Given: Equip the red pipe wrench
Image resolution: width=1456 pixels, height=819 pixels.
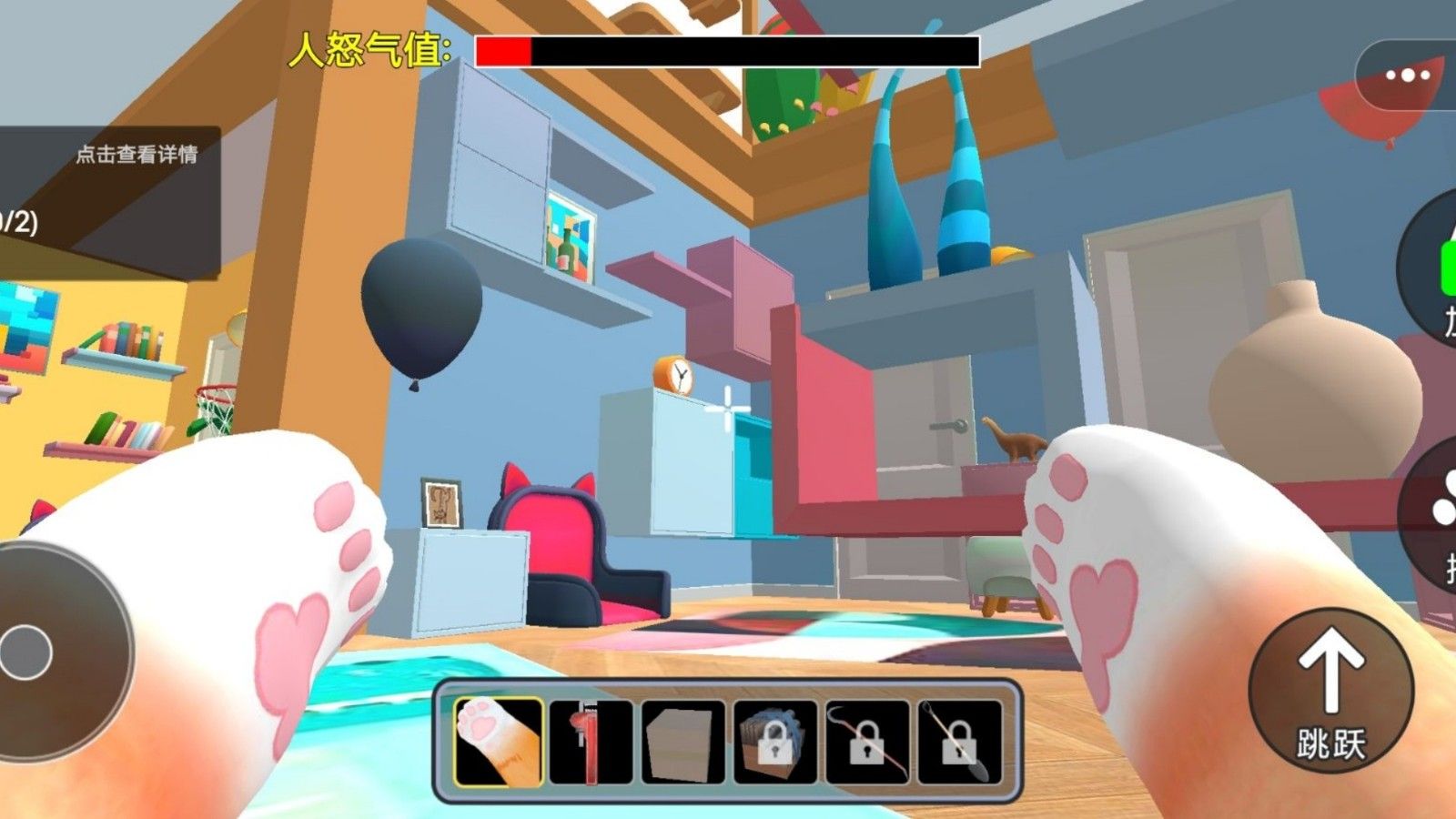Looking at the screenshot, I should (x=591, y=742).
